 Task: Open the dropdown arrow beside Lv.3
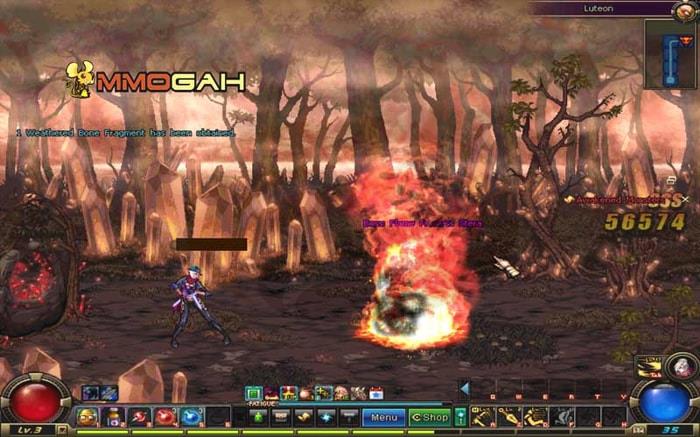pos(62,429)
